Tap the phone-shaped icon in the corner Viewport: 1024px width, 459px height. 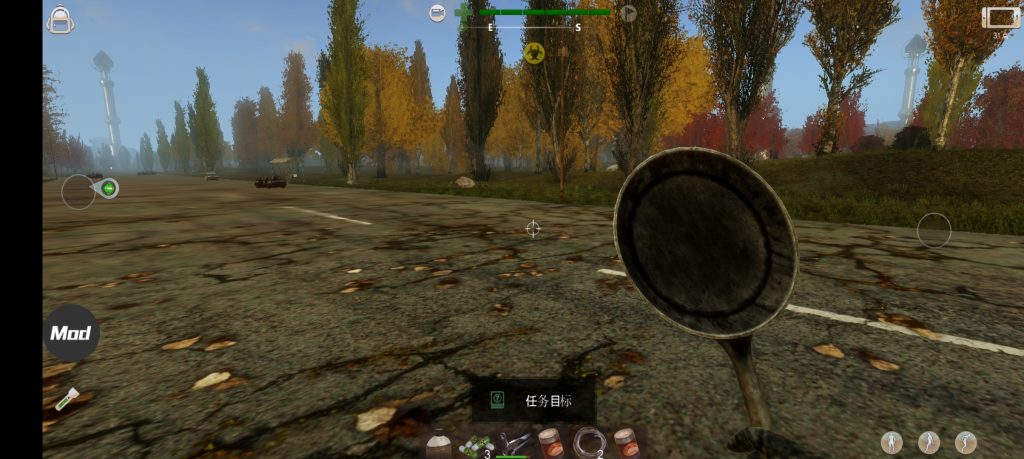1000,17
